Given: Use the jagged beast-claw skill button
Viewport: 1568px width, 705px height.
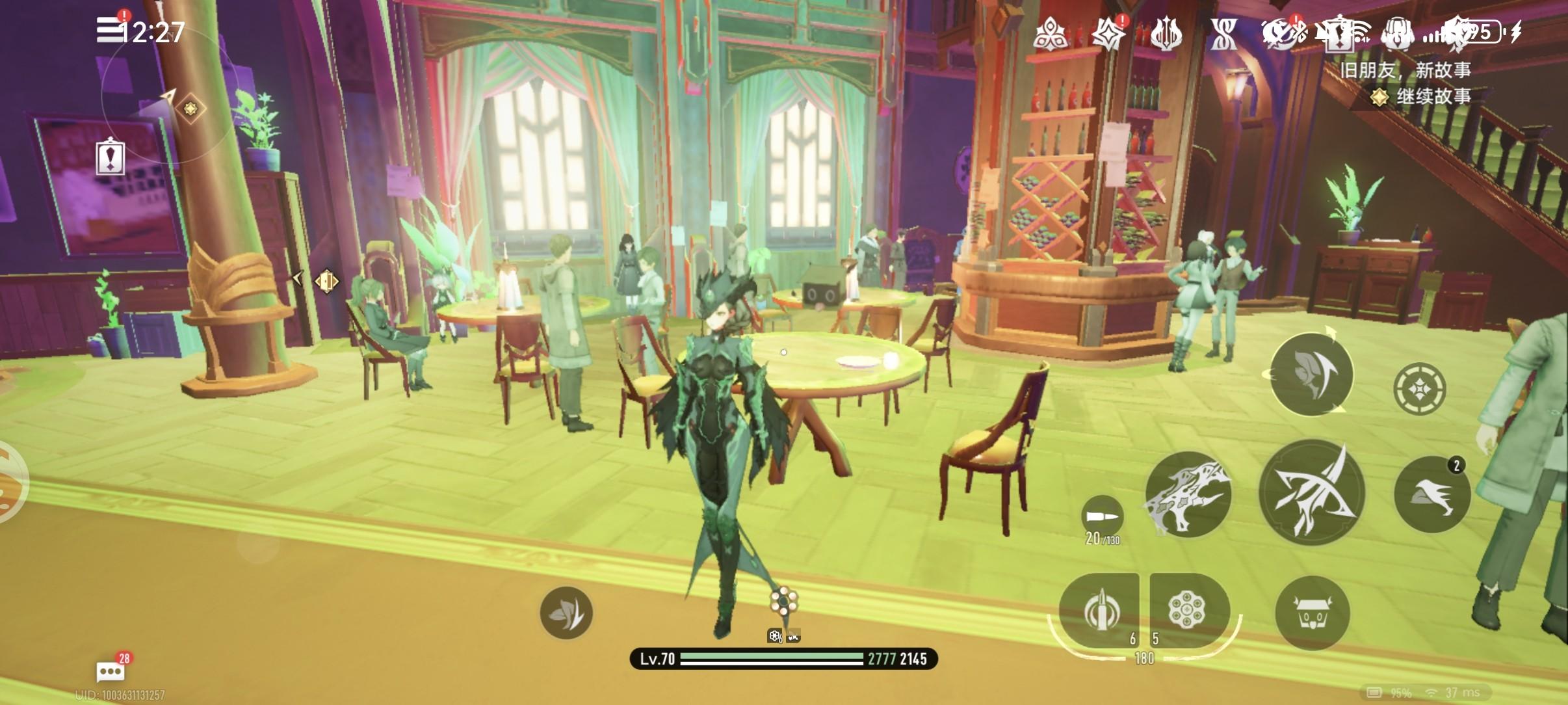Looking at the screenshot, I should pyautogui.click(x=1187, y=494).
